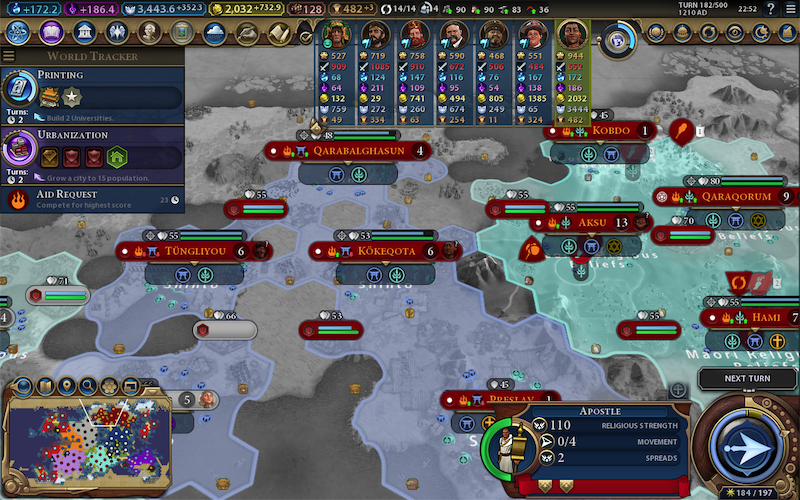
Task: End turn with the Next Turn button
Action: click(x=747, y=379)
